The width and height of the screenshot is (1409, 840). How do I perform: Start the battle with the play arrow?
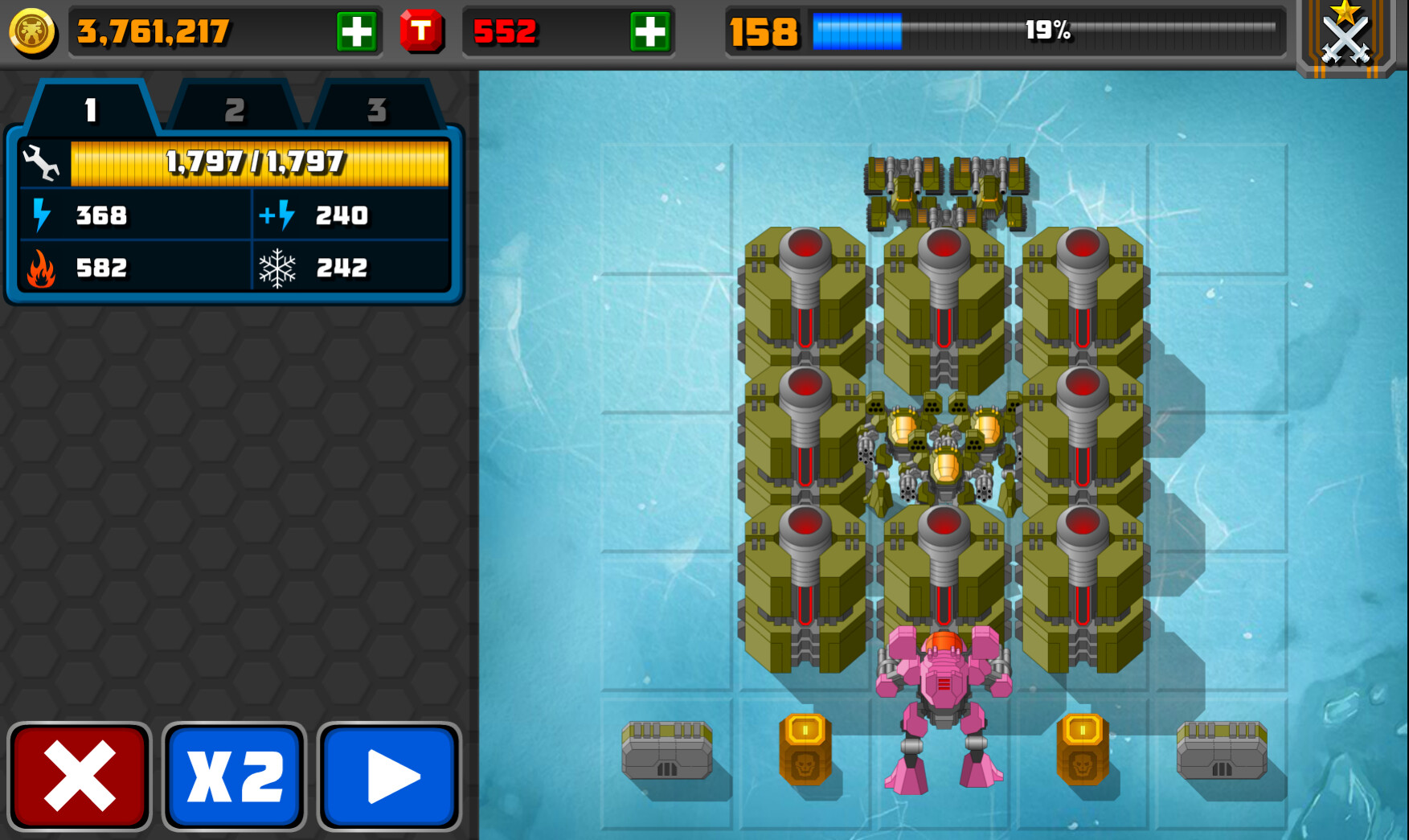click(390, 776)
